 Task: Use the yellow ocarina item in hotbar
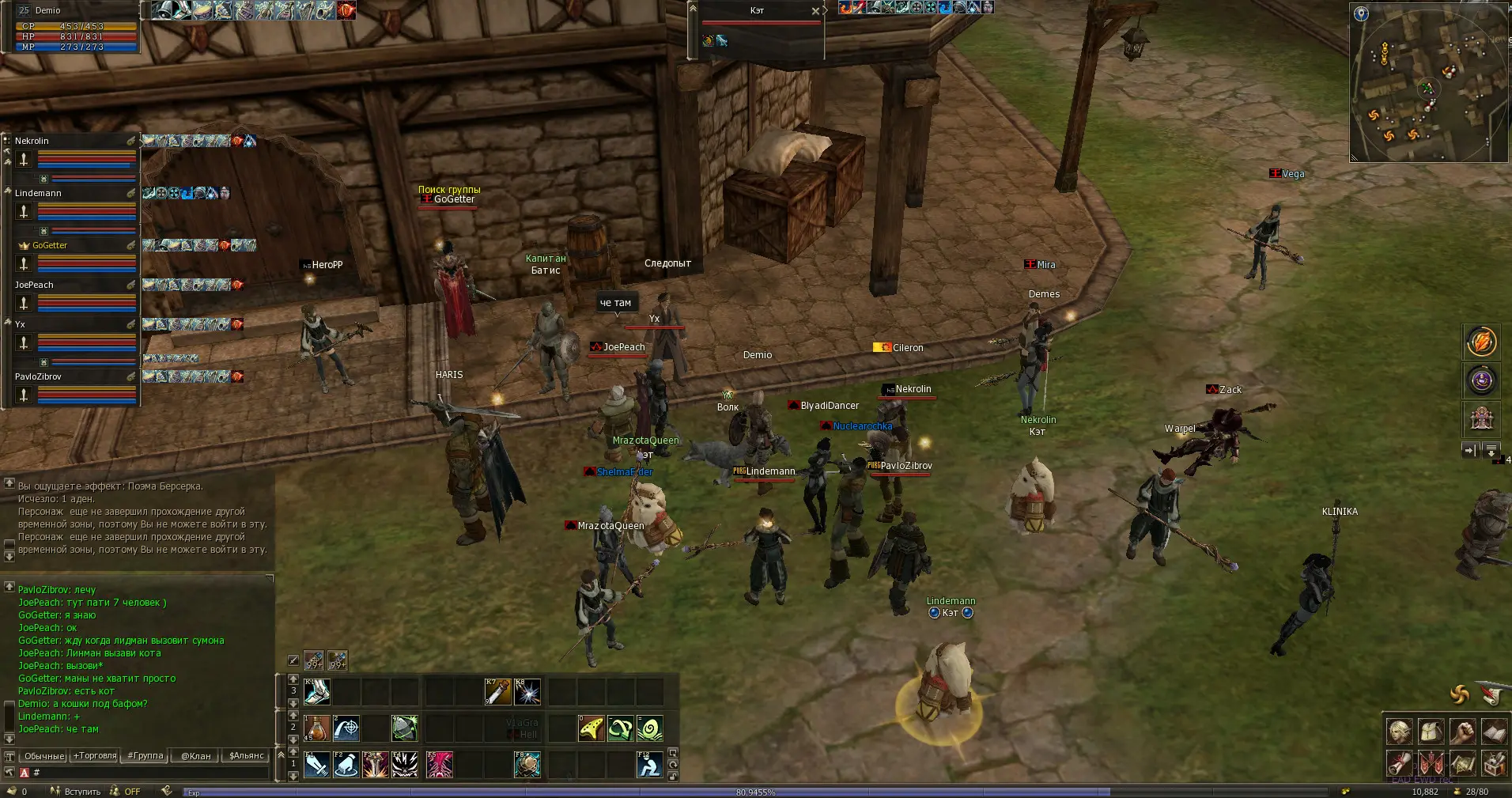point(591,728)
